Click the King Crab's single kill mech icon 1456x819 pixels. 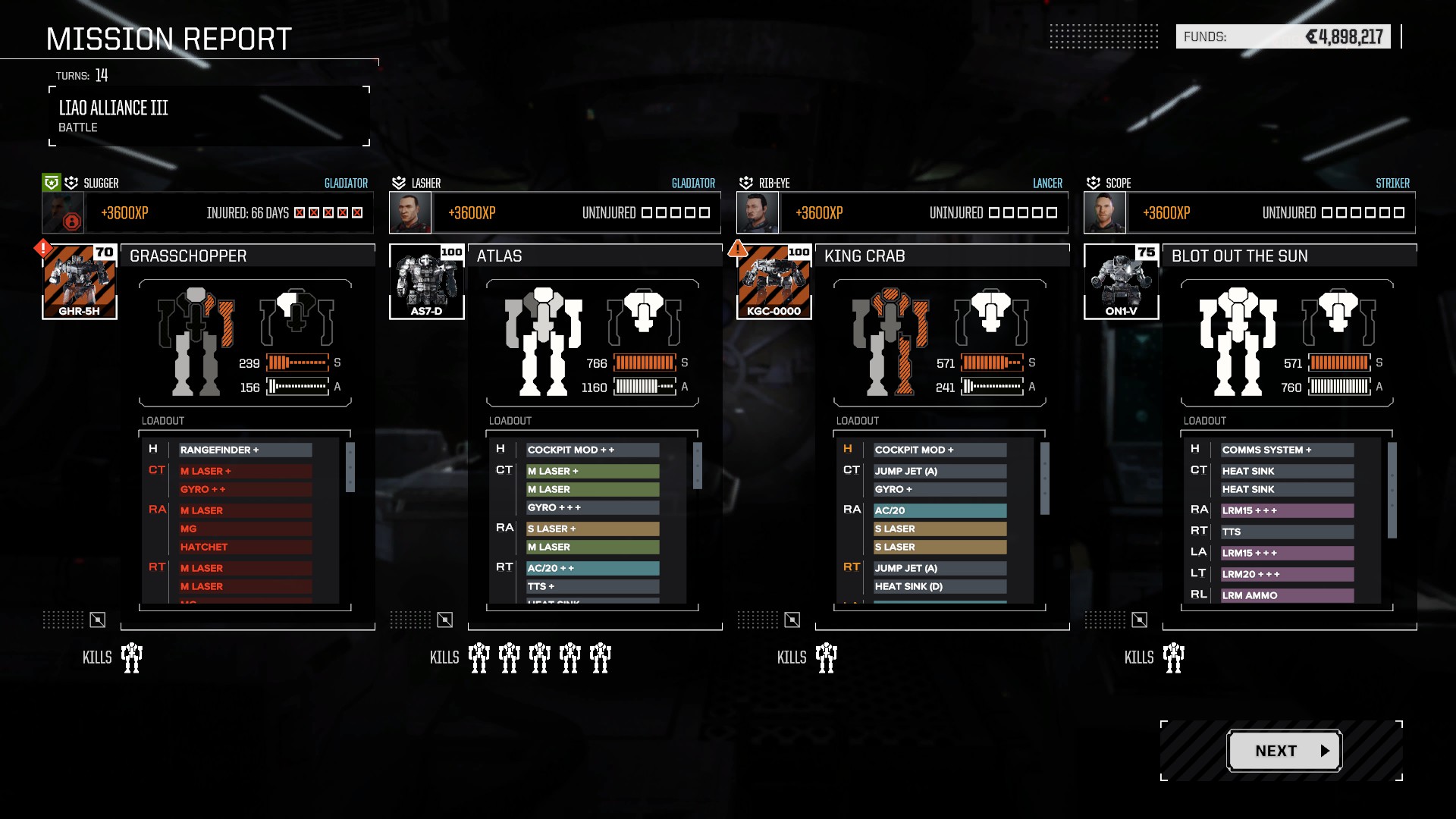coord(826,657)
